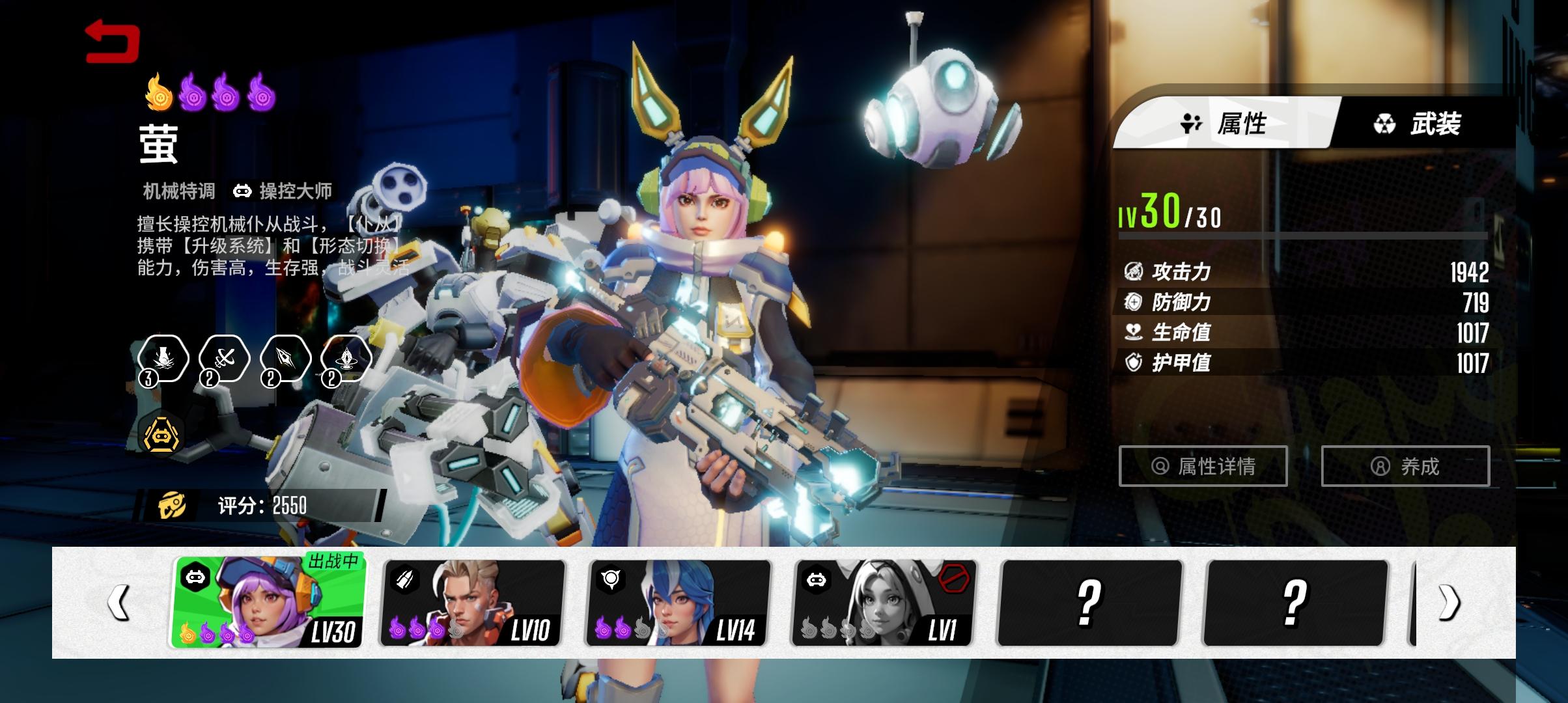This screenshot has height=703, width=1568.
Task: Open the first skill icon marked 3
Action: point(163,359)
